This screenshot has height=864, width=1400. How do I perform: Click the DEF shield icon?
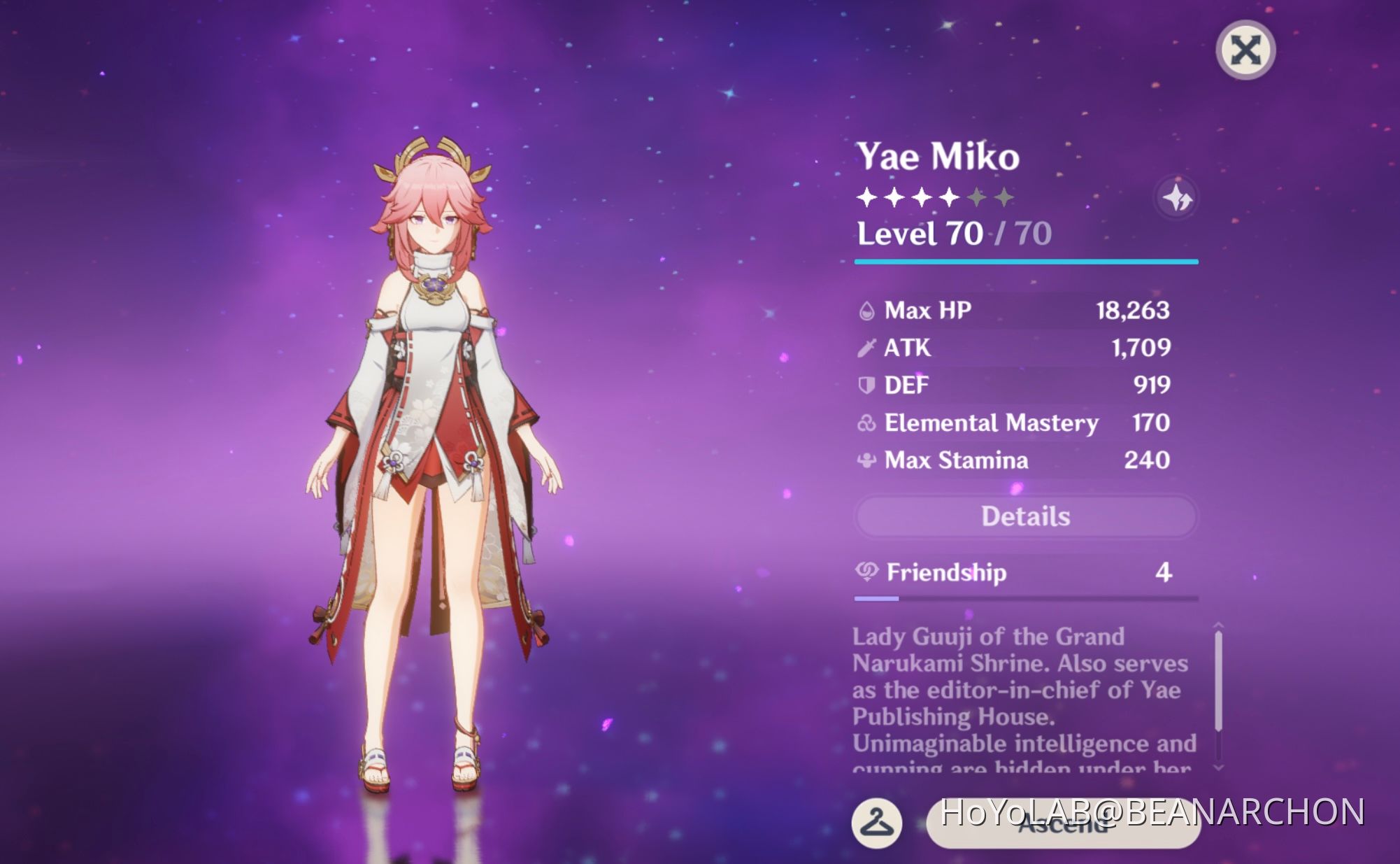(867, 385)
